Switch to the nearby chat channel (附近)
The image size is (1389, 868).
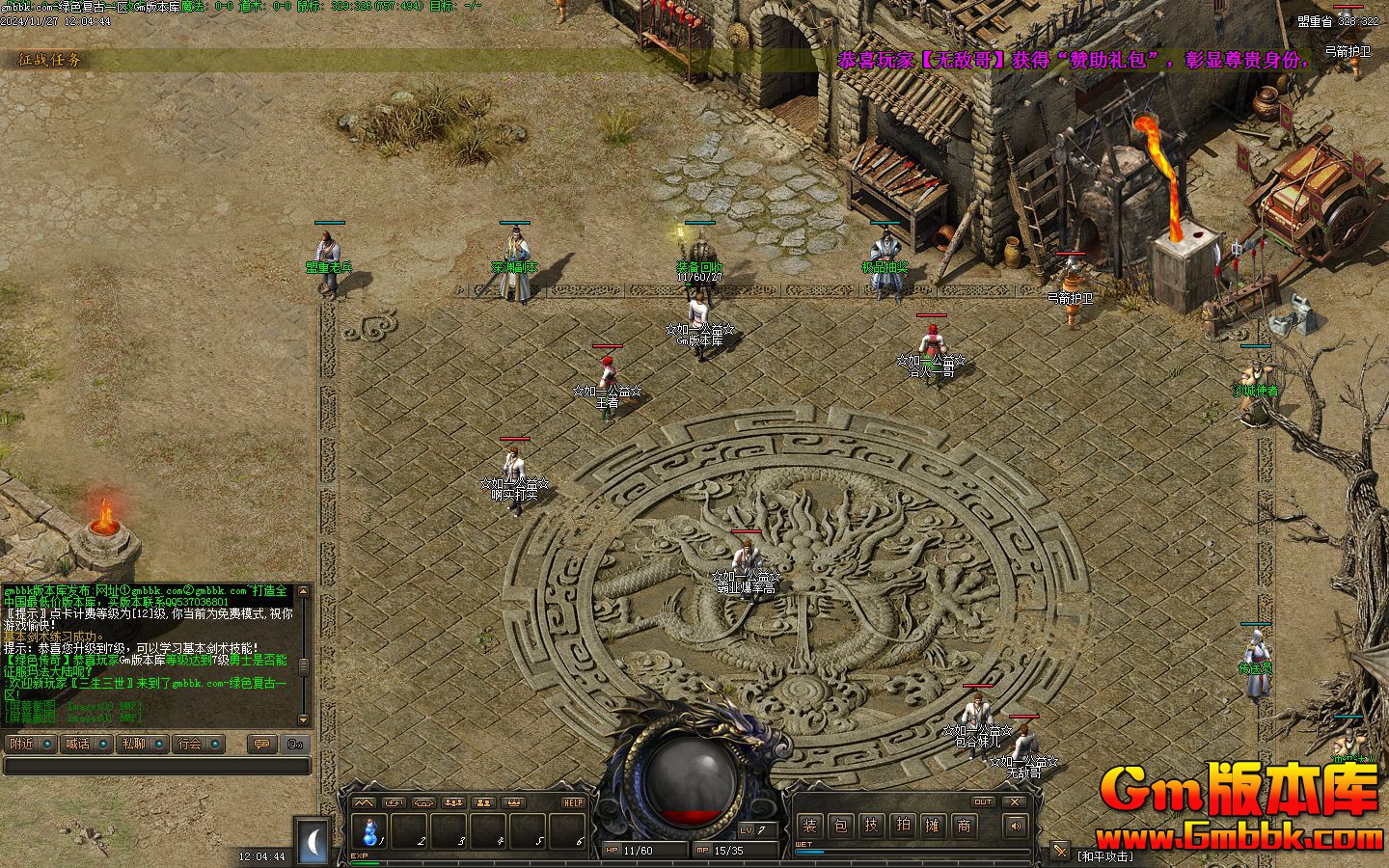(28, 744)
